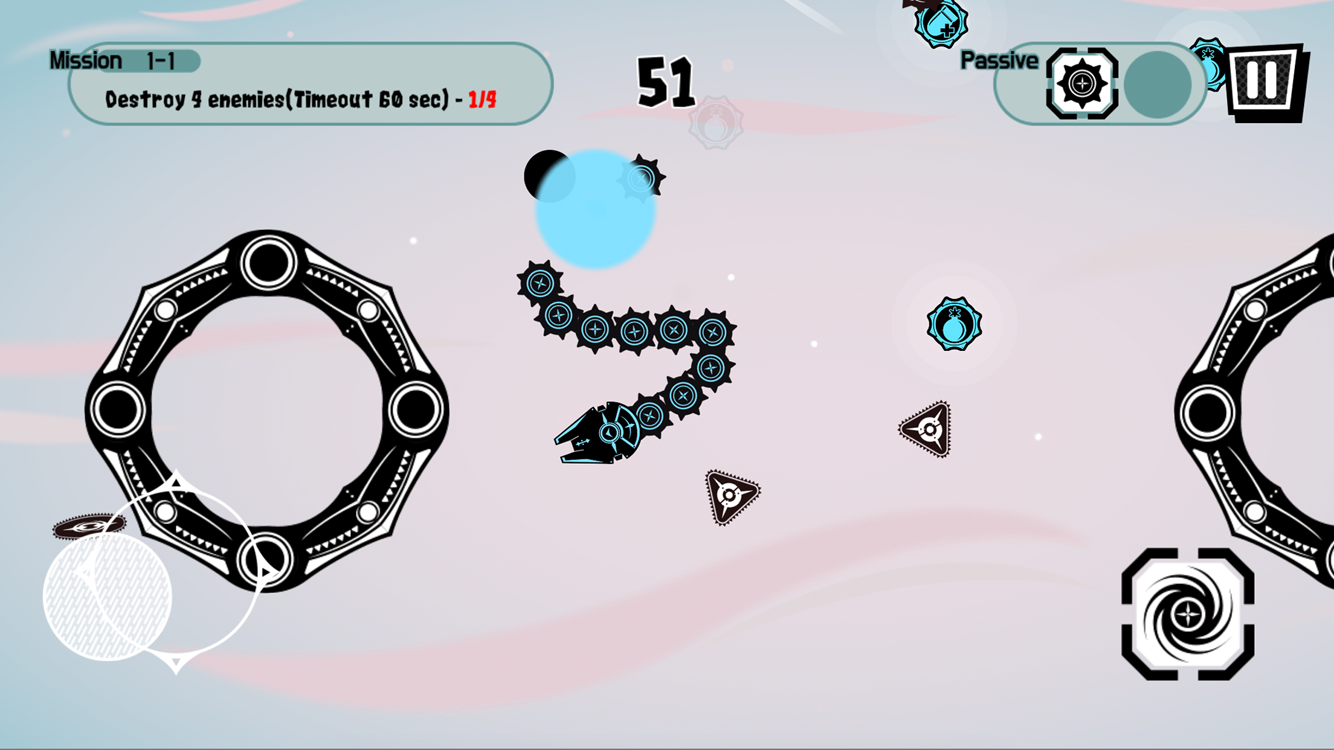
Task: Click the triangular enemy below the snake
Action: (731, 493)
